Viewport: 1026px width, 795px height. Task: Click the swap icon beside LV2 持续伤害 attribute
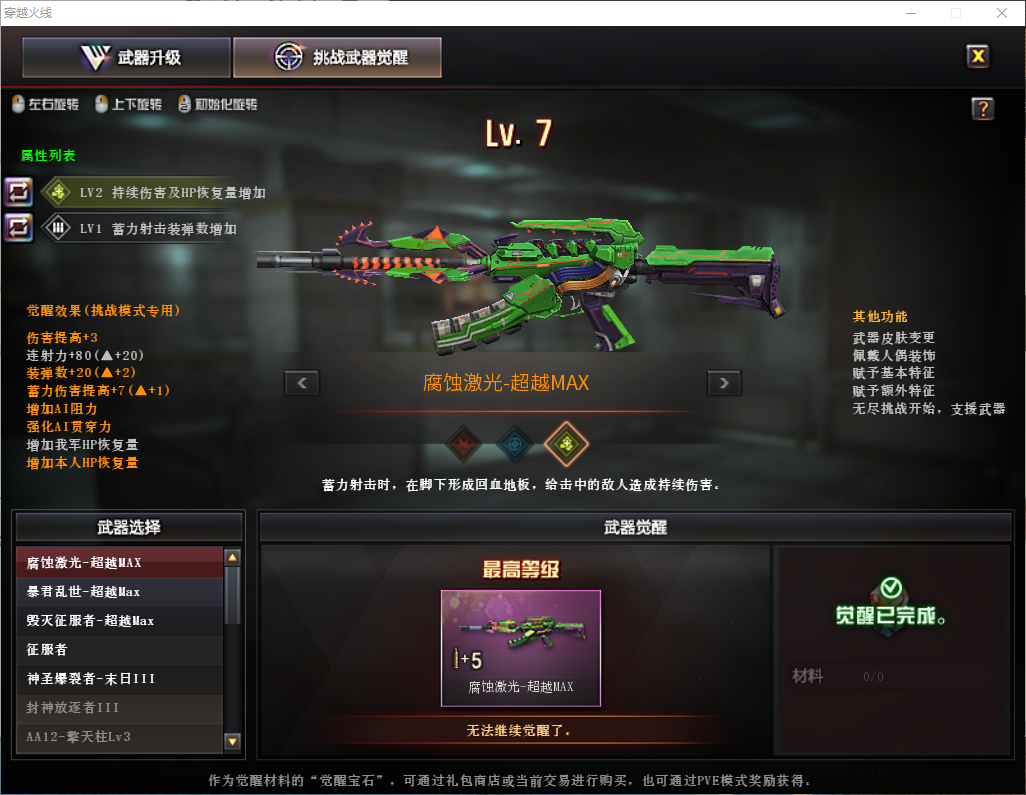pyautogui.click(x=19, y=192)
